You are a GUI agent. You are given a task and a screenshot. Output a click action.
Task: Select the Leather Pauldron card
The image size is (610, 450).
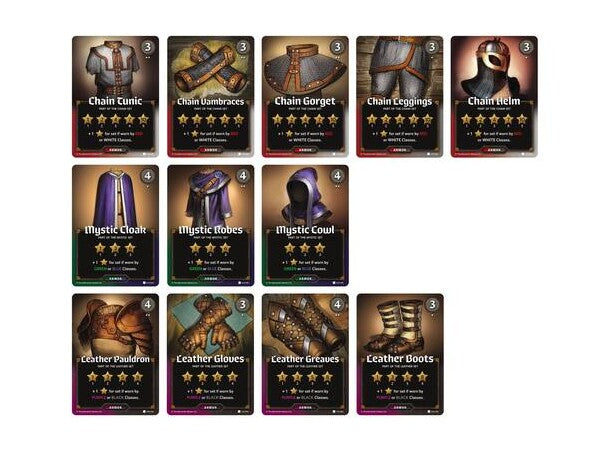point(115,354)
